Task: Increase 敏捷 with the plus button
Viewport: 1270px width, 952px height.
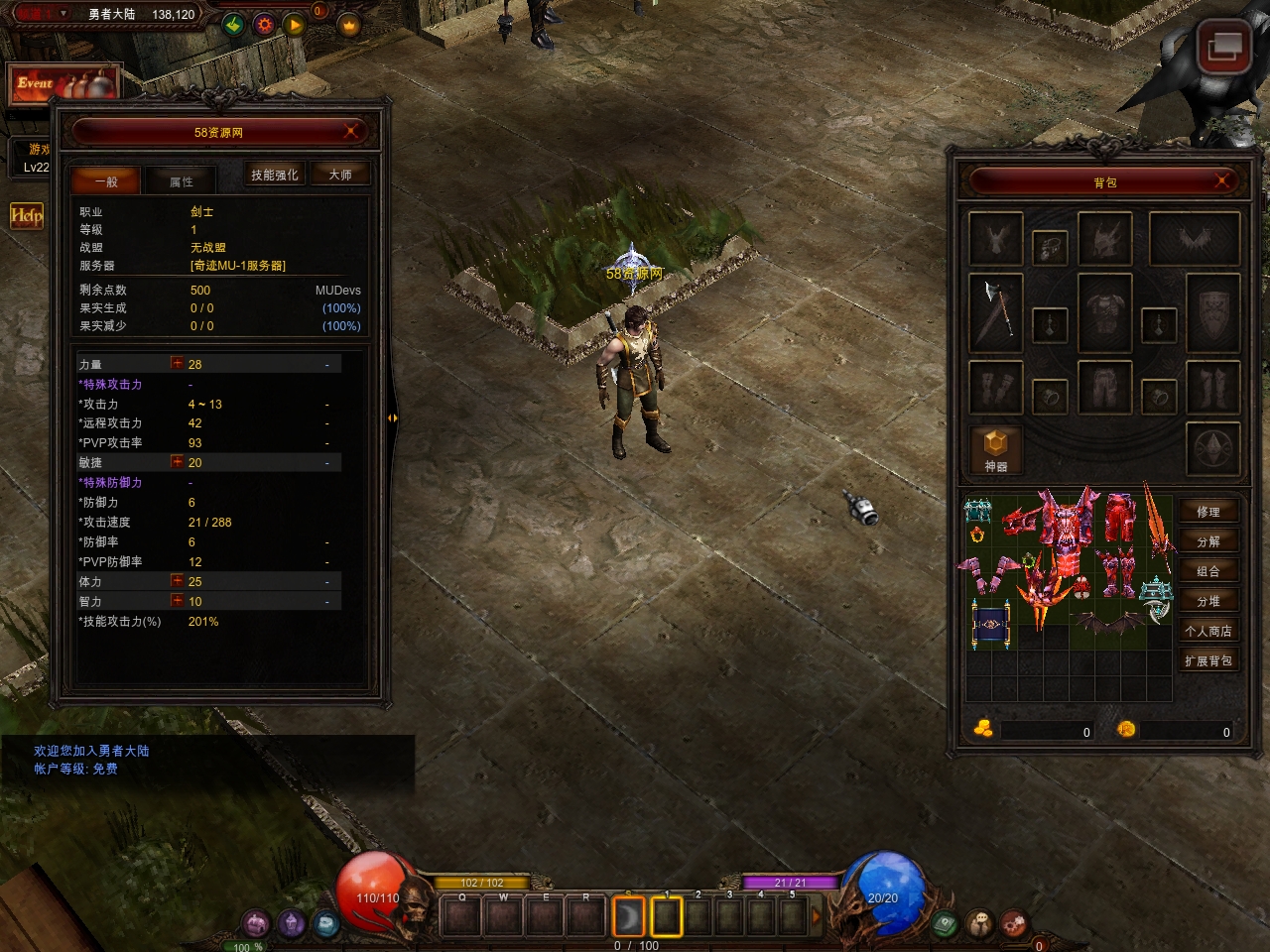Action: pyautogui.click(x=177, y=462)
